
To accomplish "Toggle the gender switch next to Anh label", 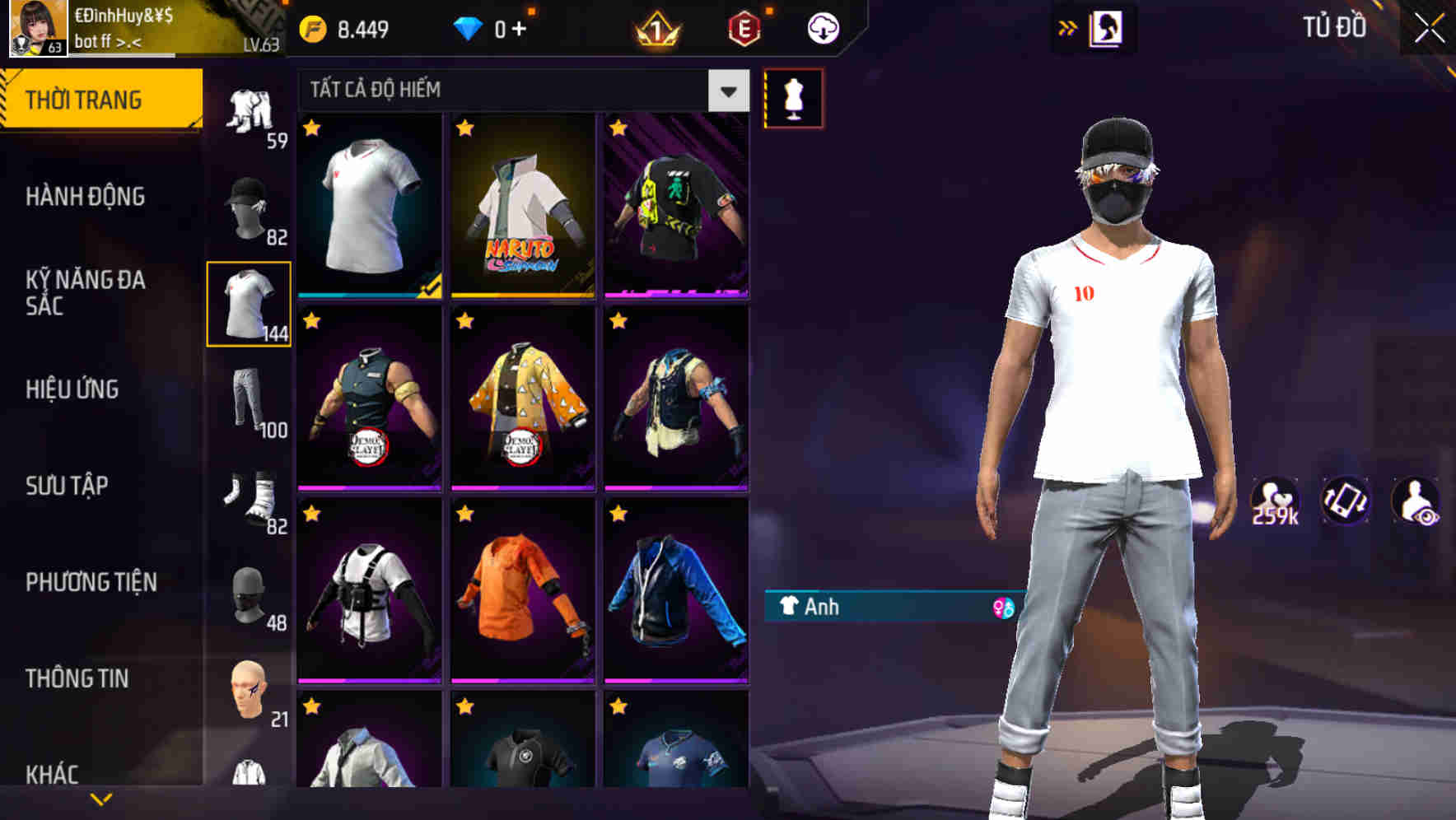I will click(999, 608).
